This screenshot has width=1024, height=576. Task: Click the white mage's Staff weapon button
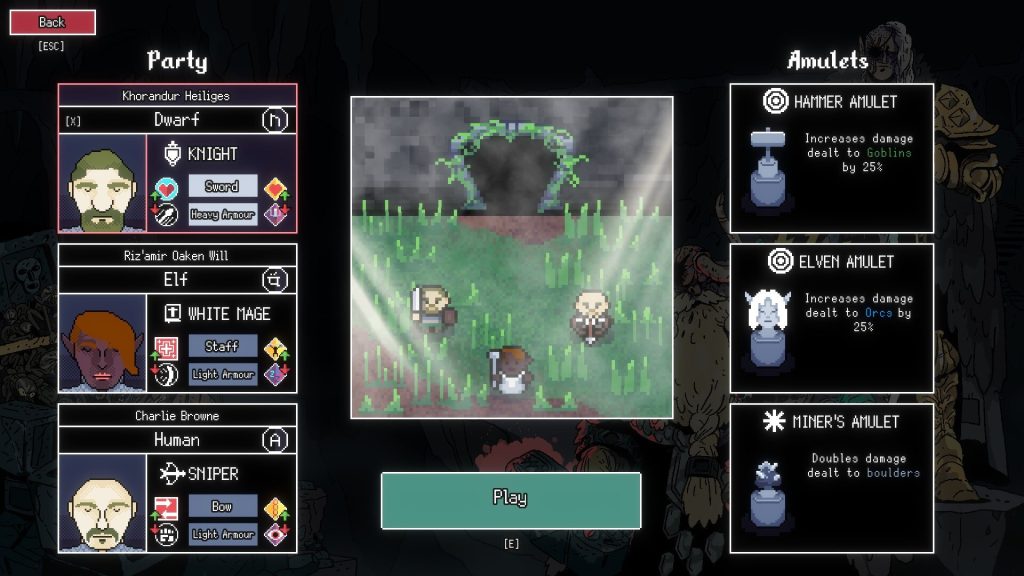point(222,347)
